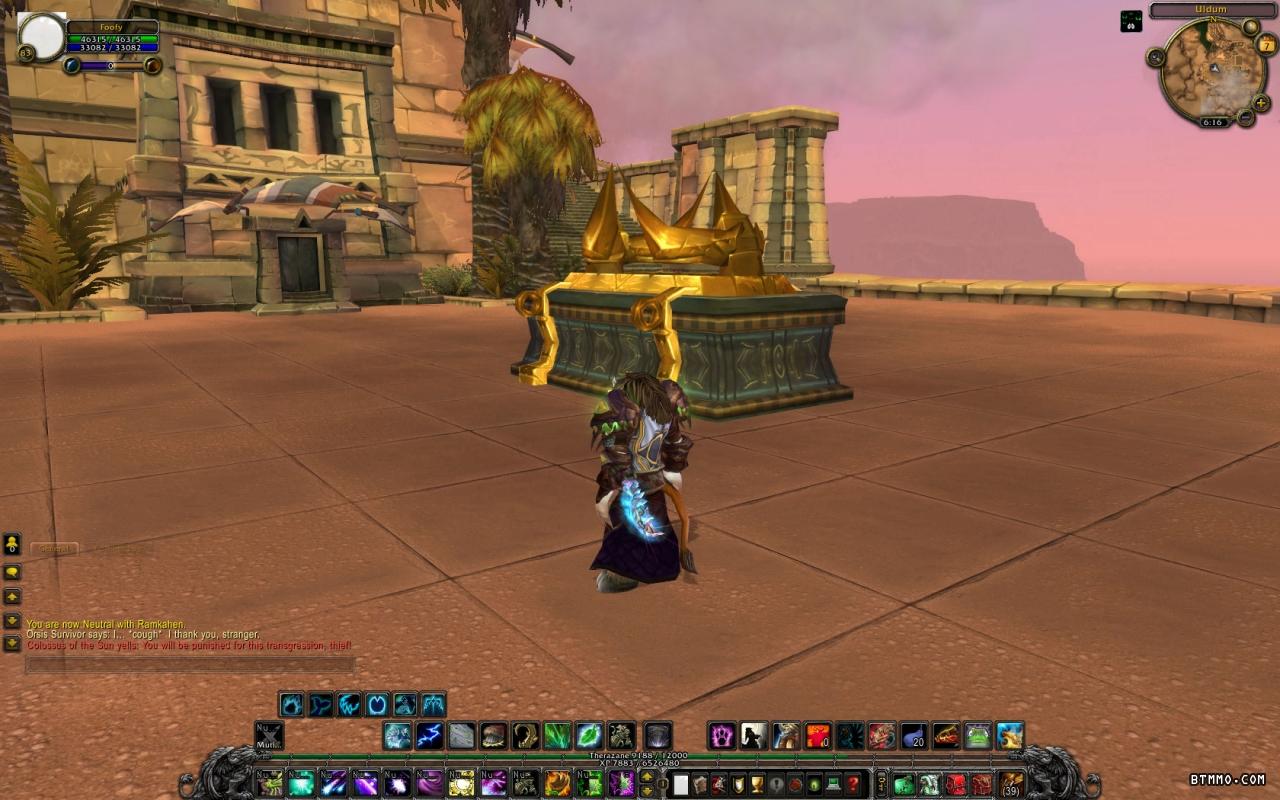Use the pink paw print ability
The image size is (1280, 800).
(722, 736)
